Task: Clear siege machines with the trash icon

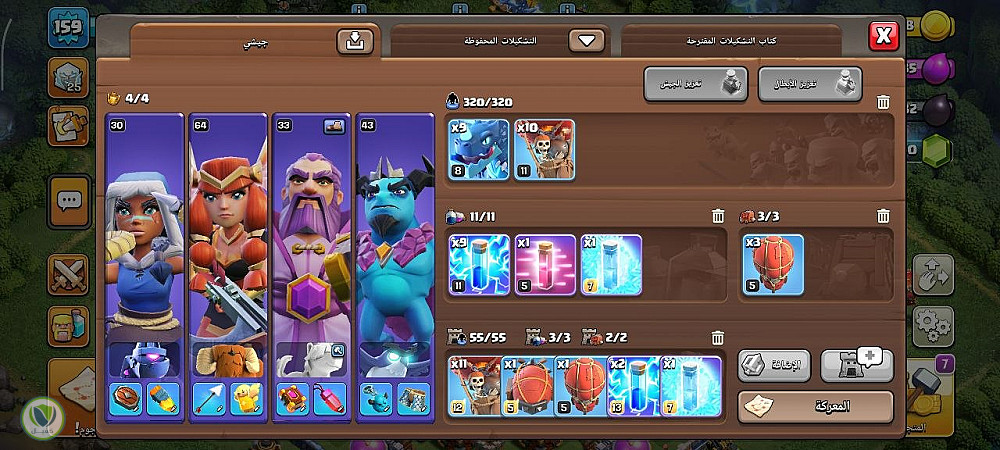Action: (883, 216)
